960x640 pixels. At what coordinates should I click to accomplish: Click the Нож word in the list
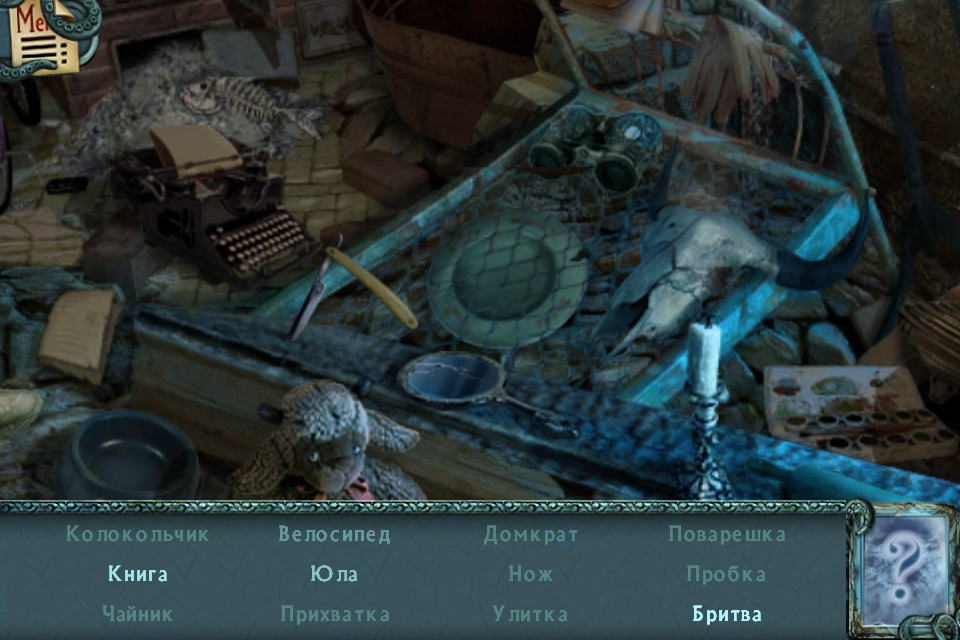point(531,574)
